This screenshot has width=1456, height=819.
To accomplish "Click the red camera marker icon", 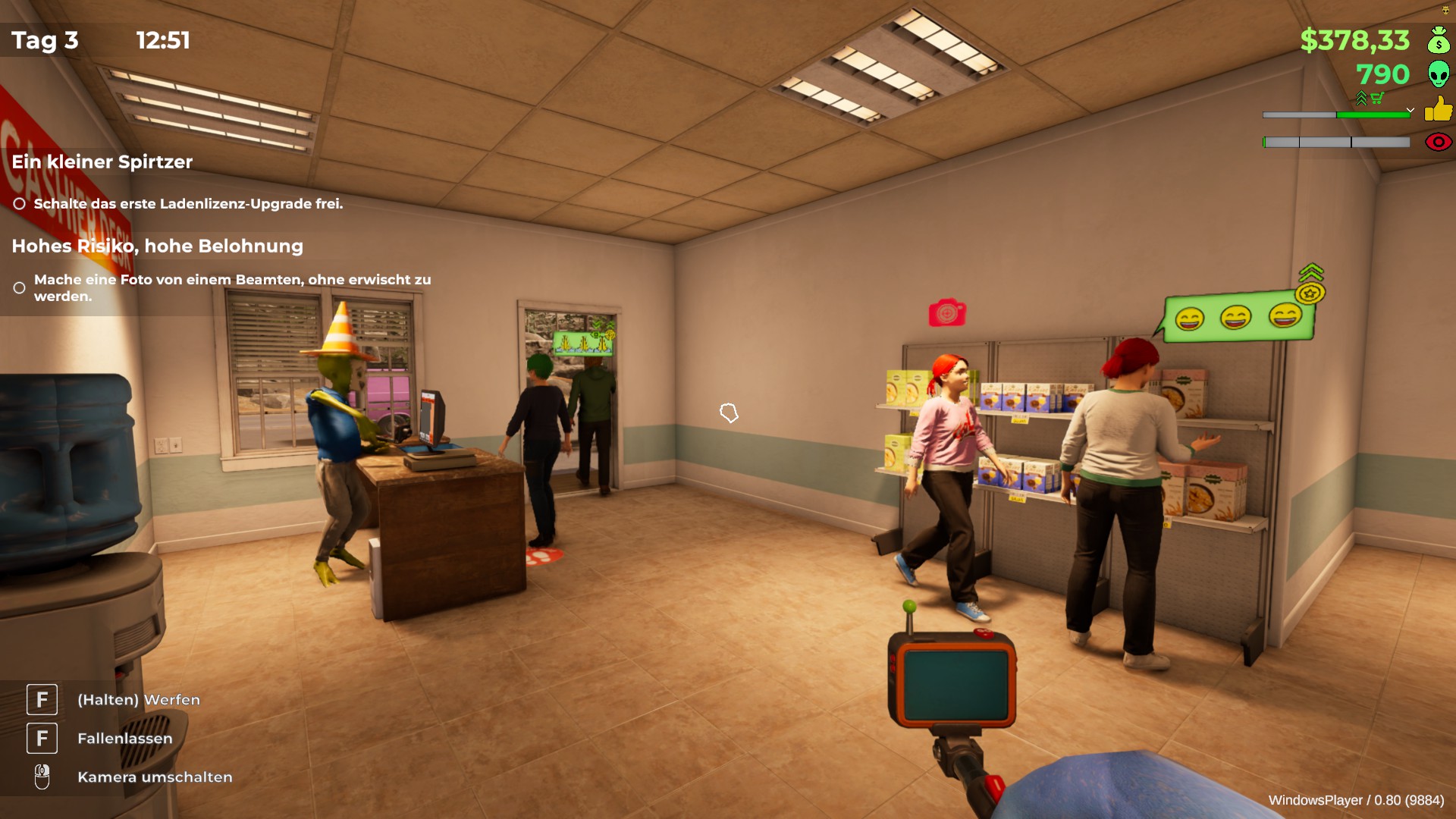I will [947, 312].
